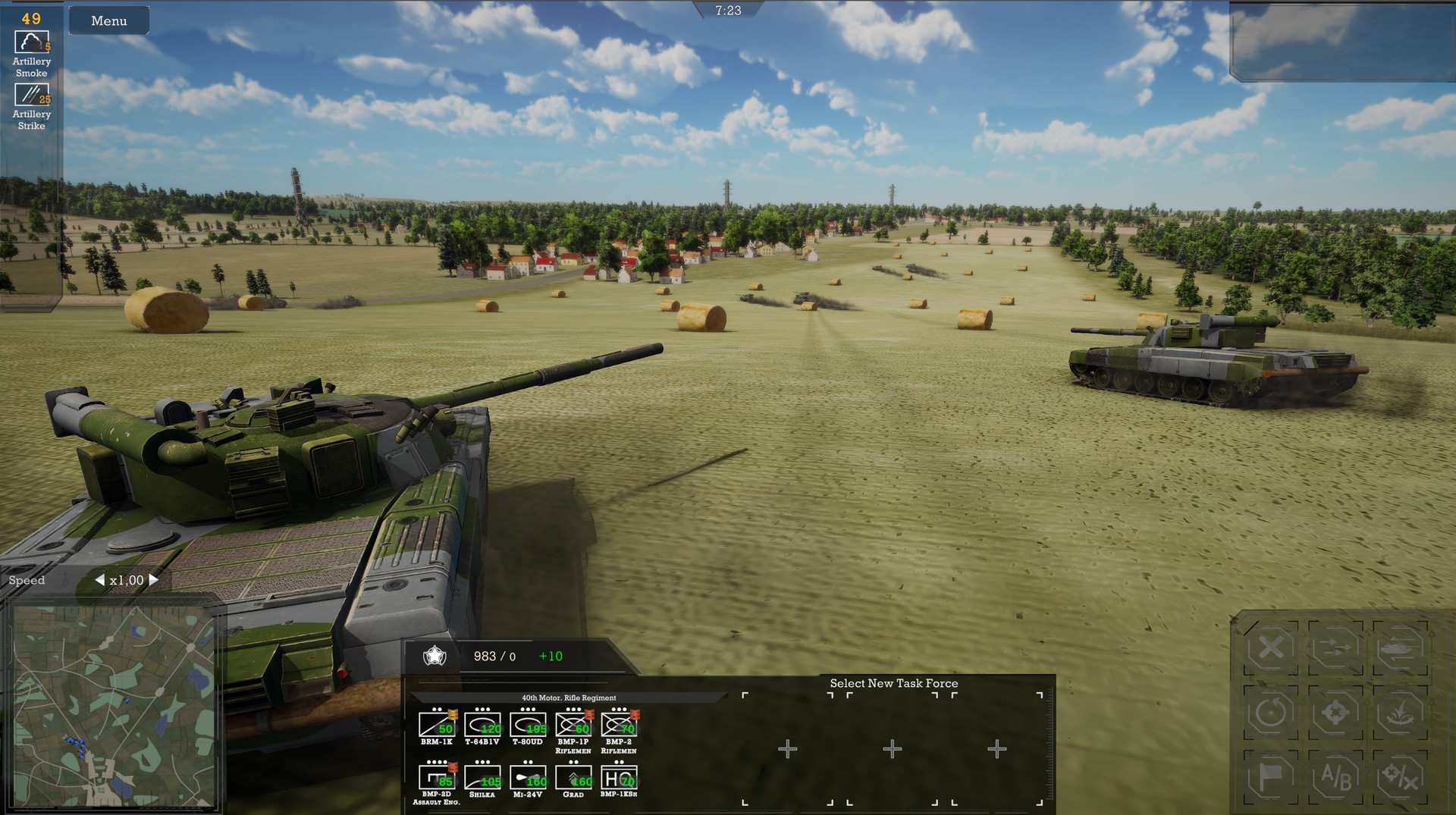Viewport: 1456px width, 815px height.
Task: Toggle the A/B fire mode command
Action: point(1335,777)
